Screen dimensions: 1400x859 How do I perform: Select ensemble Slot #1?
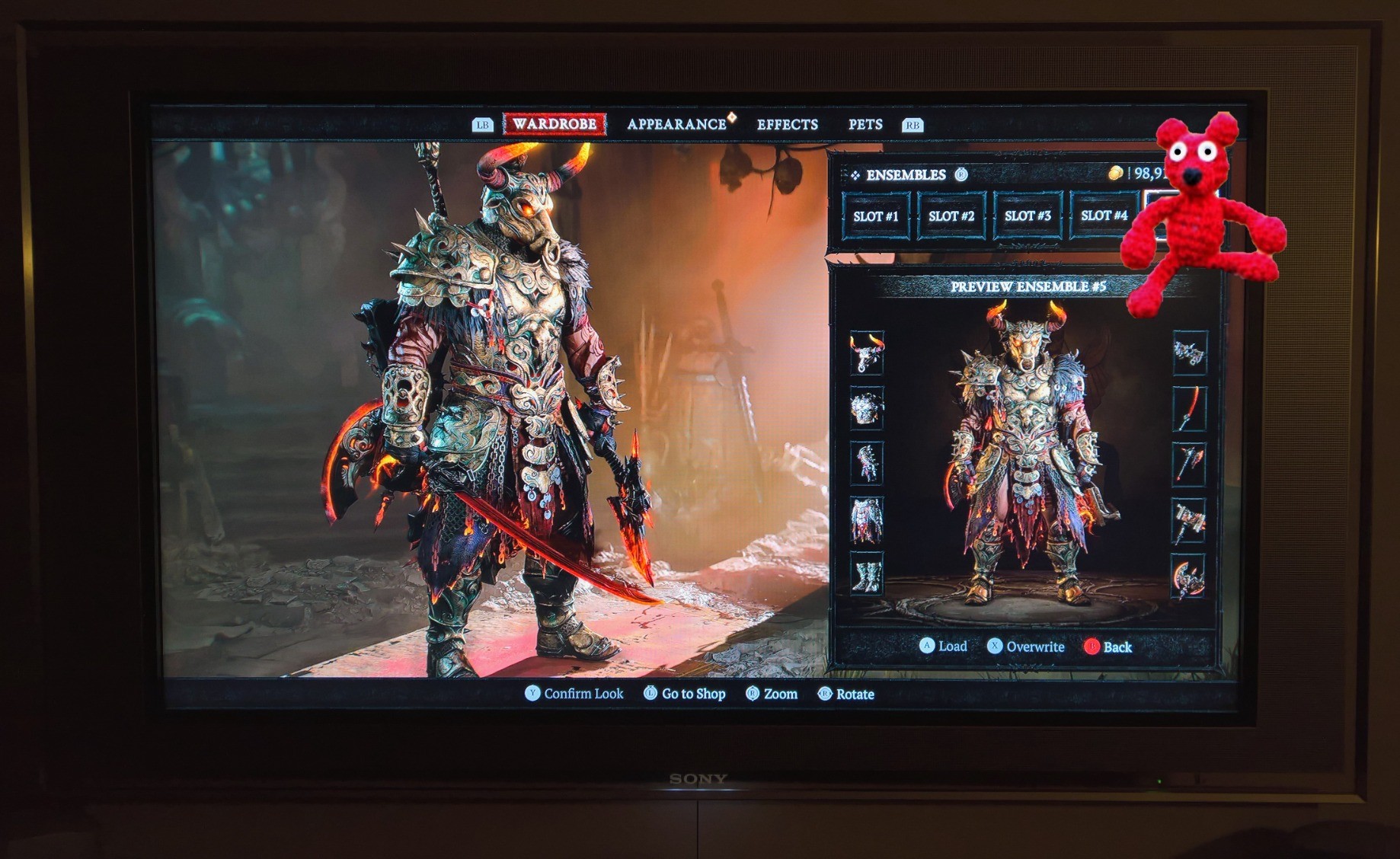(x=875, y=216)
